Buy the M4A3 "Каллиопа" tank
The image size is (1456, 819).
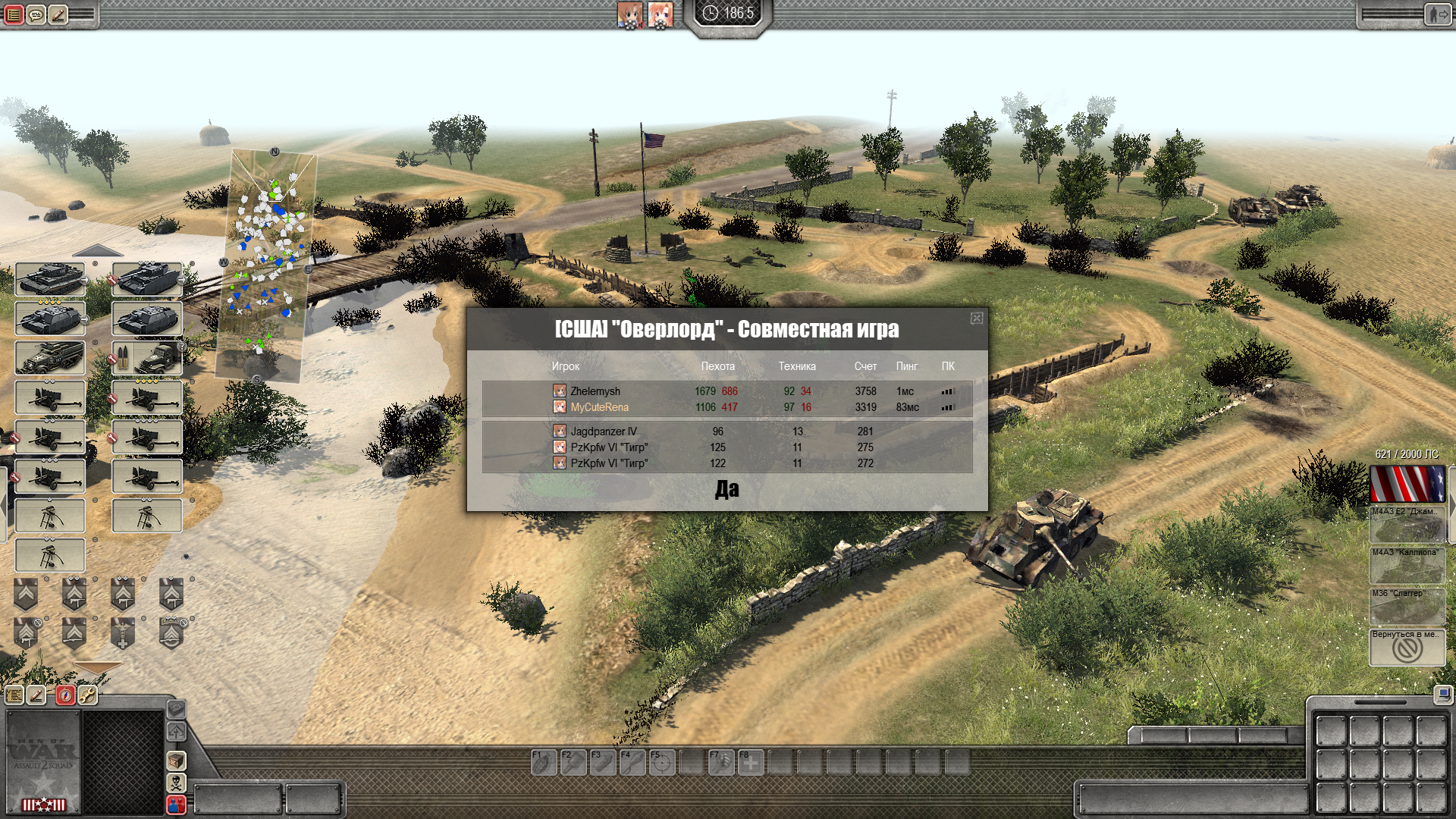tap(1407, 566)
